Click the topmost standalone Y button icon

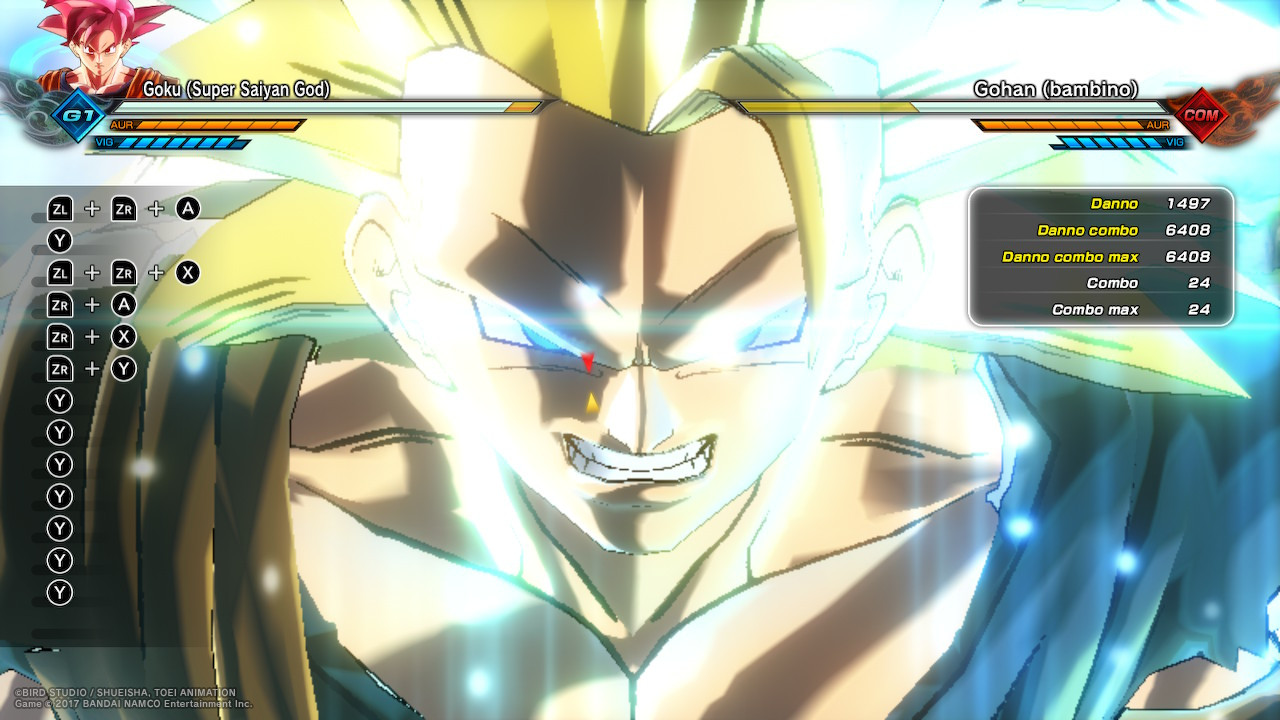point(60,240)
